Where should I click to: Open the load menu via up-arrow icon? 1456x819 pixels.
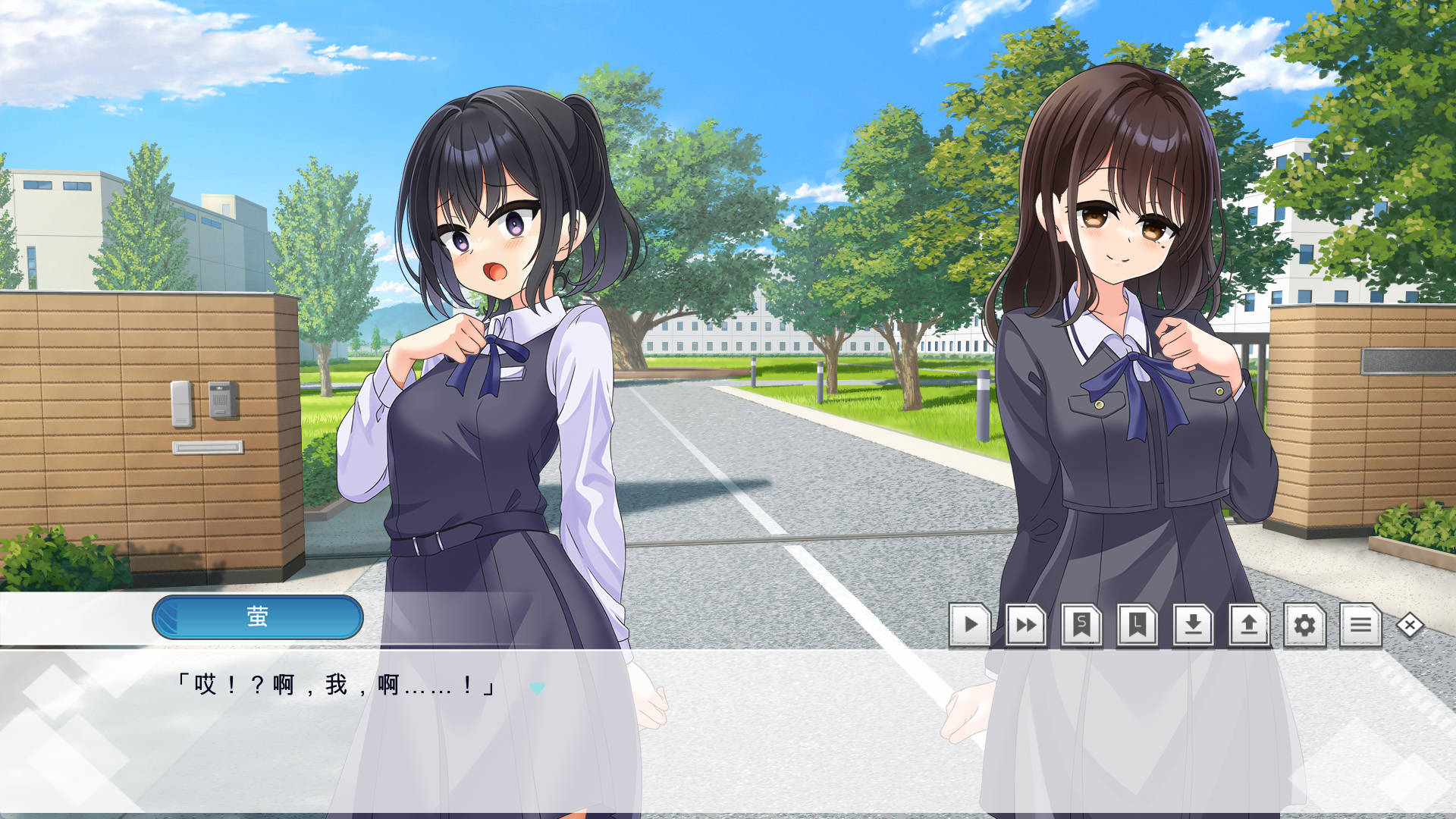coord(1249,625)
